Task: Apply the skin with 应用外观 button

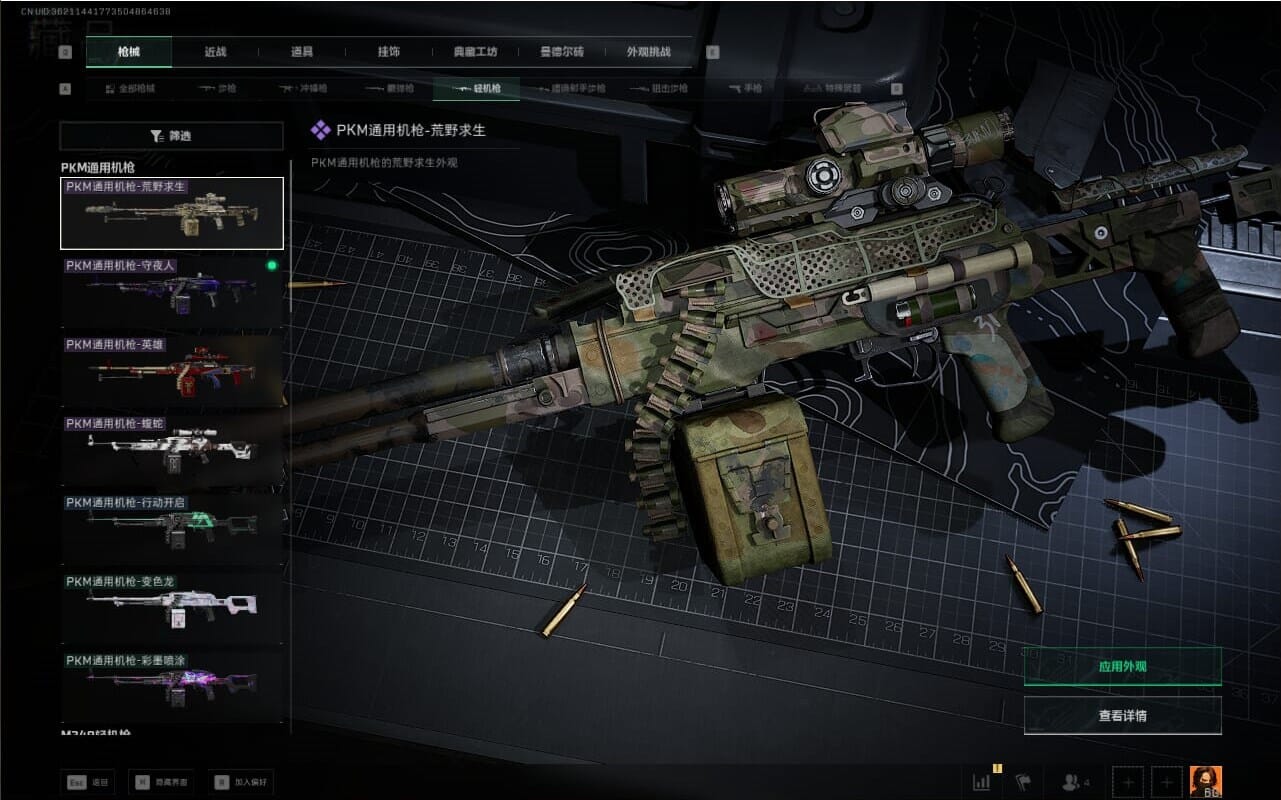Action: coord(1122,666)
